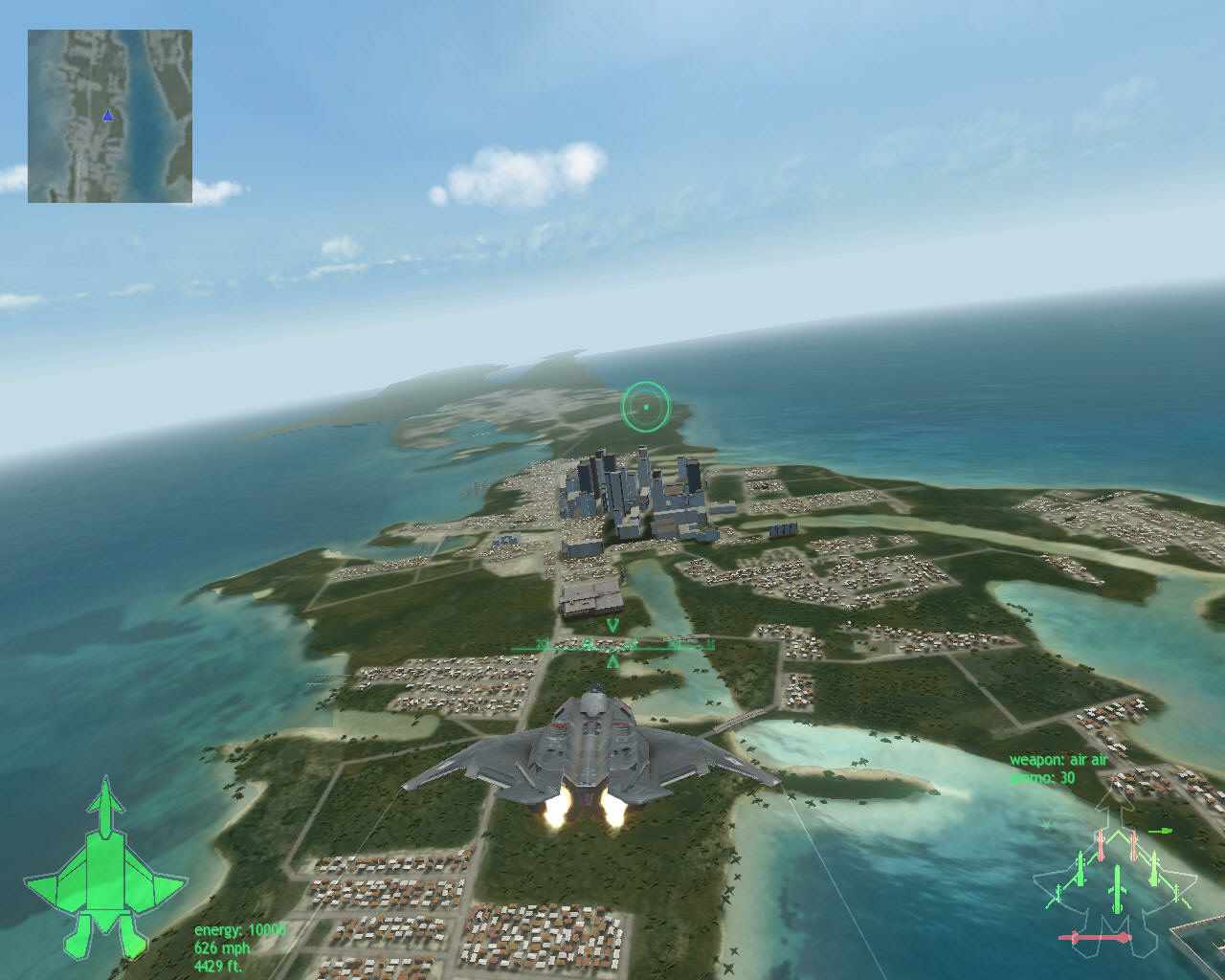Select the green targeting reticle circle
Viewport: 1225px width, 980px height.
point(647,405)
